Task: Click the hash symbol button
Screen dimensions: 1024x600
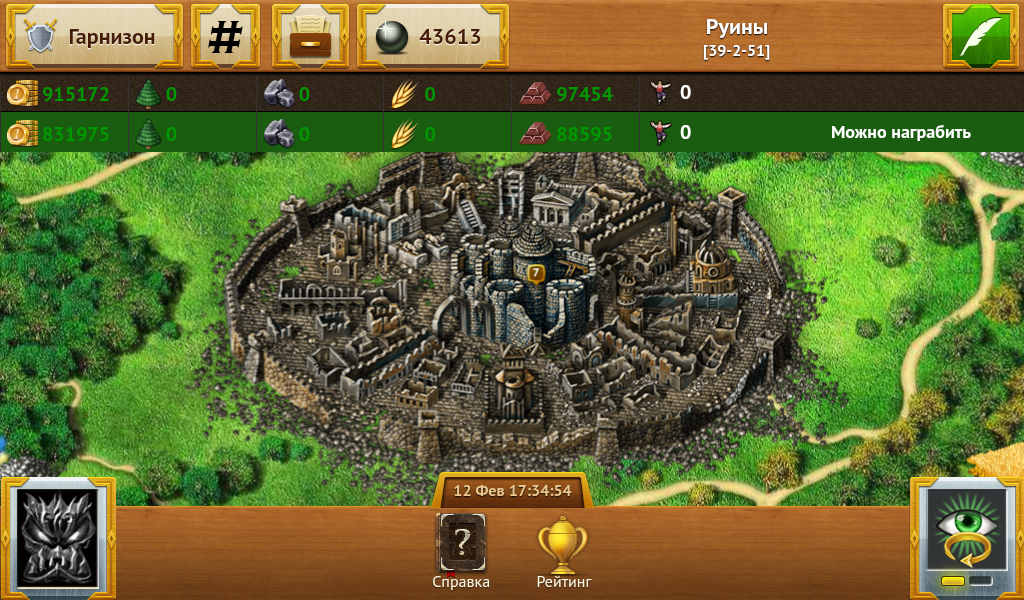Action: click(225, 37)
